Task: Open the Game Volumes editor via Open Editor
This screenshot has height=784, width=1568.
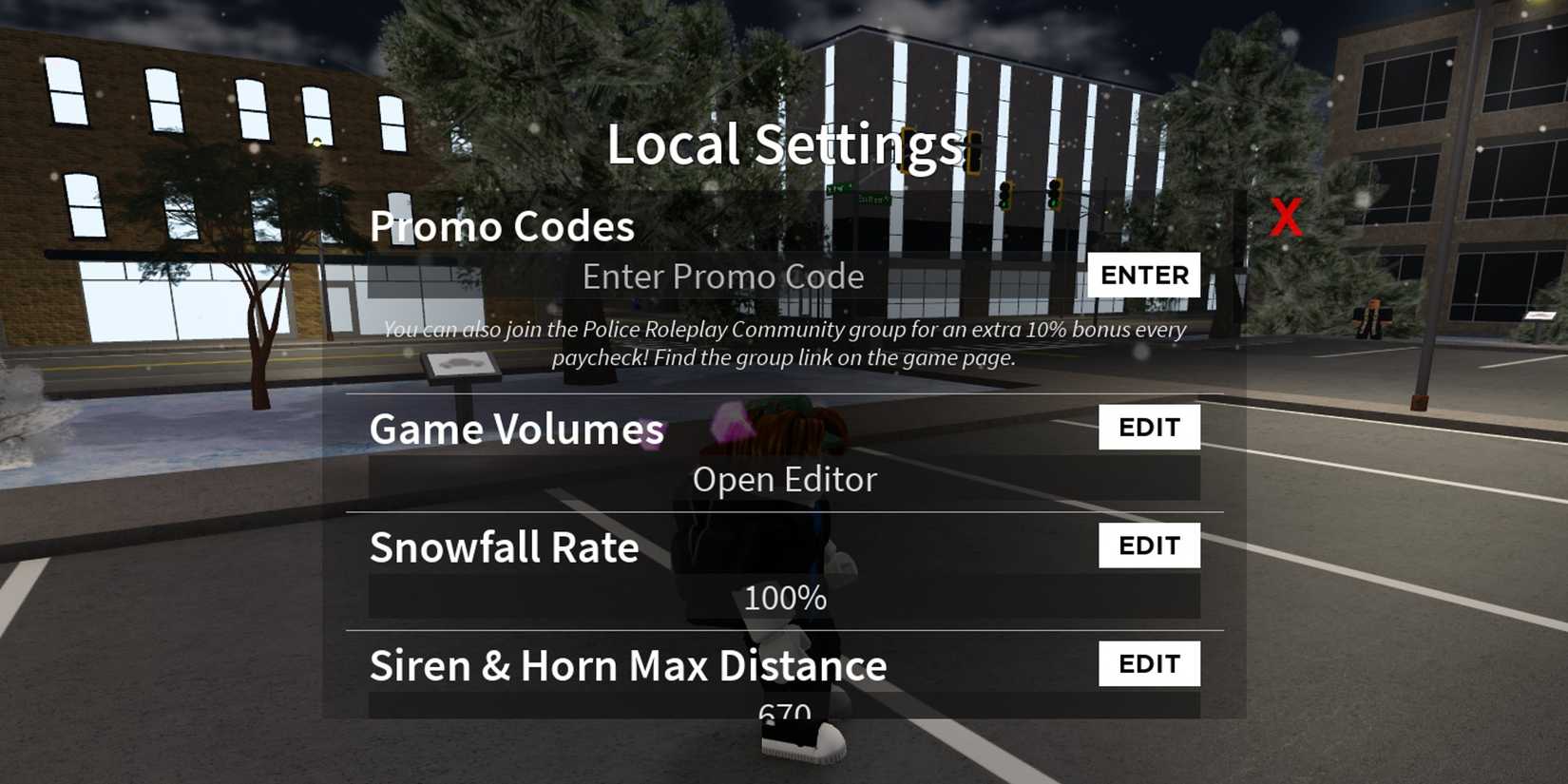Action: point(785,479)
